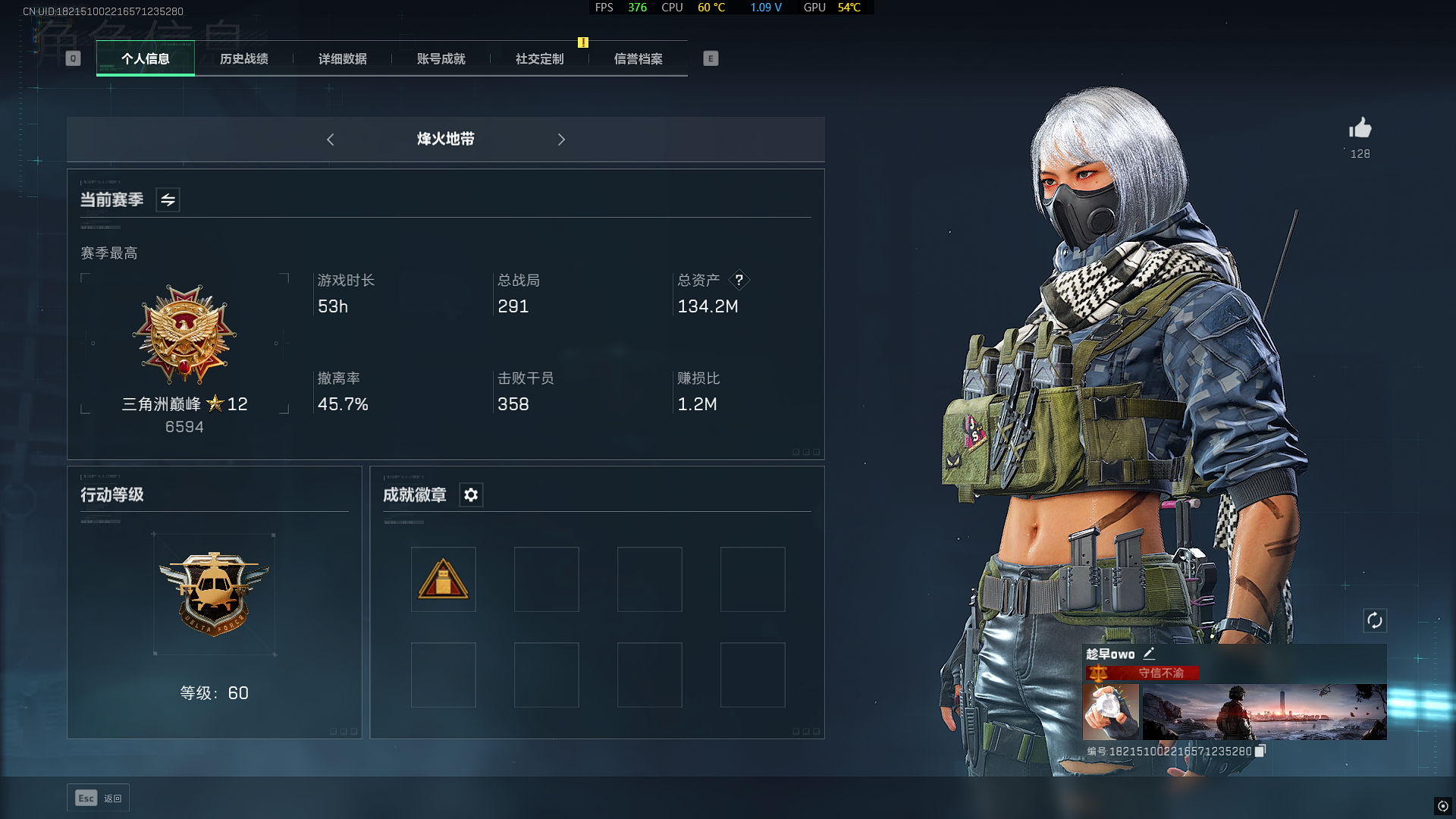Click the 返回 back button

pos(99,798)
